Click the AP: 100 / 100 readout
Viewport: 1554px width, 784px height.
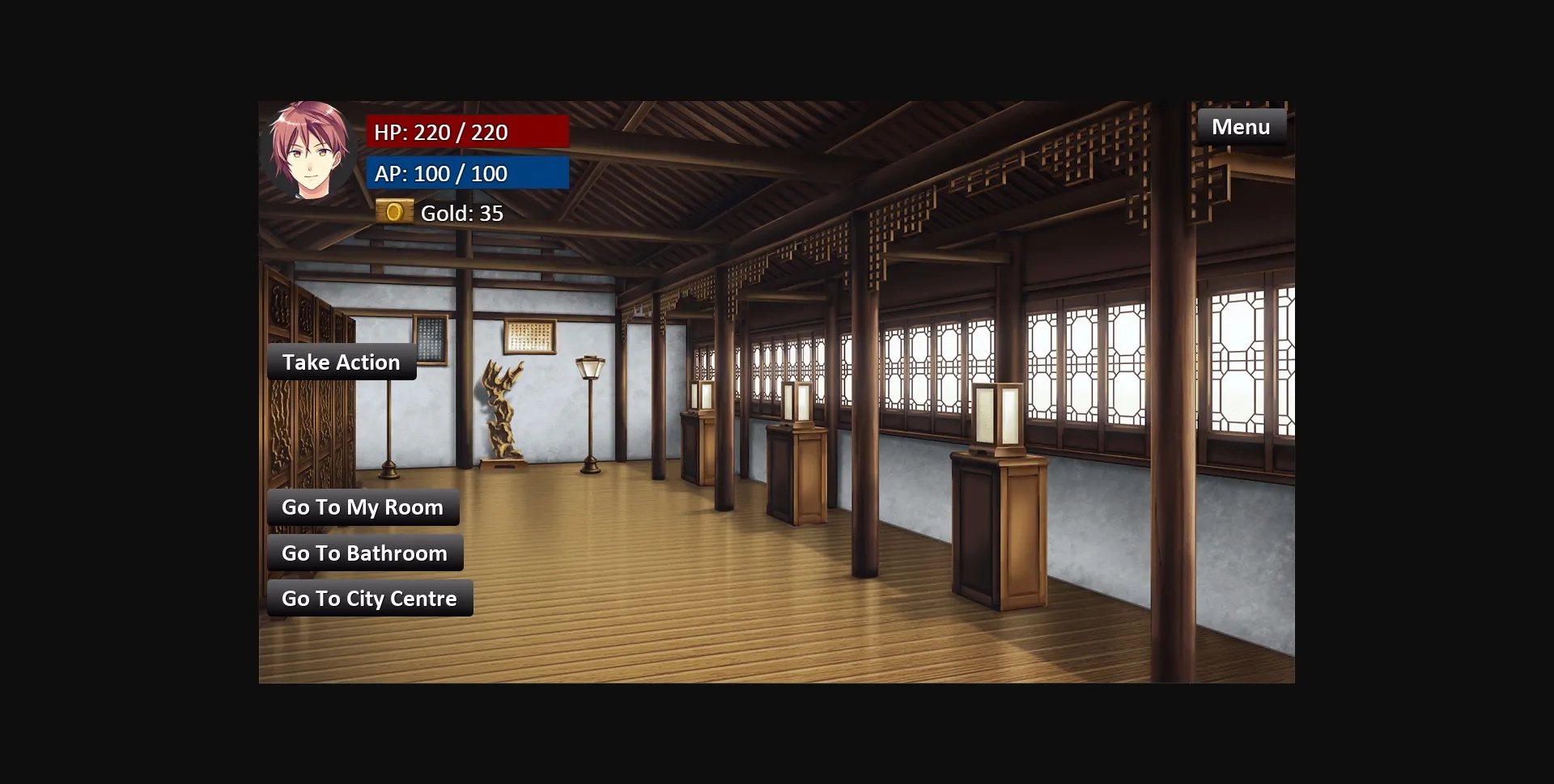[468, 173]
